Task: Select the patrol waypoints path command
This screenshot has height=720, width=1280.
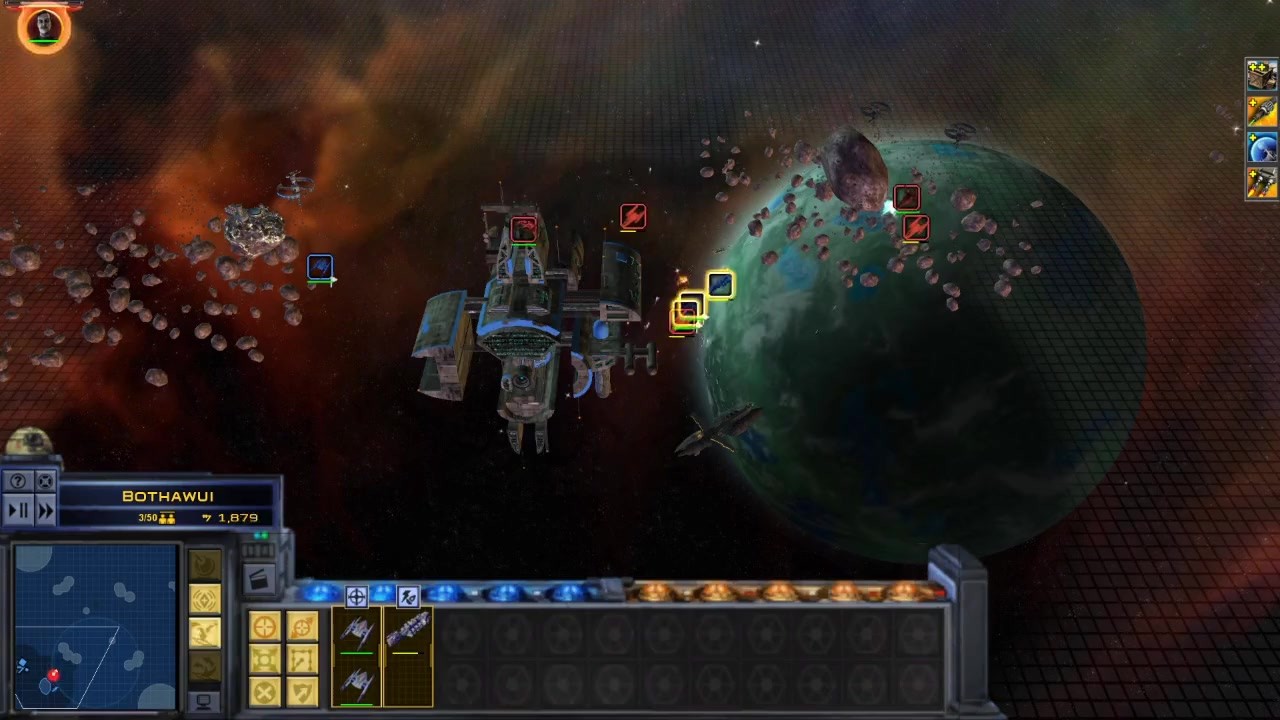Action: [302, 659]
